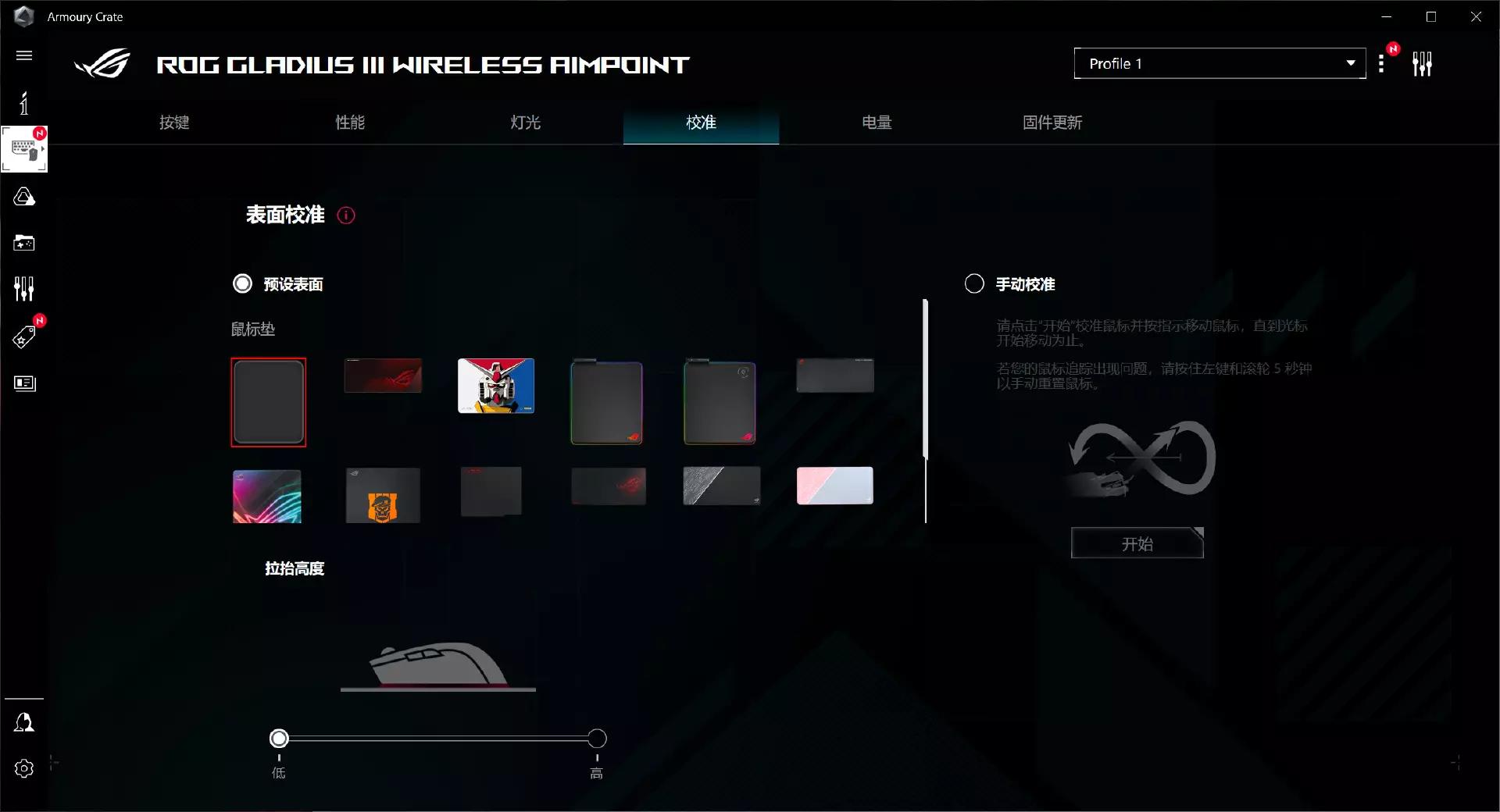
Task: Open the user account menu in sidebar
Action: 24,722
